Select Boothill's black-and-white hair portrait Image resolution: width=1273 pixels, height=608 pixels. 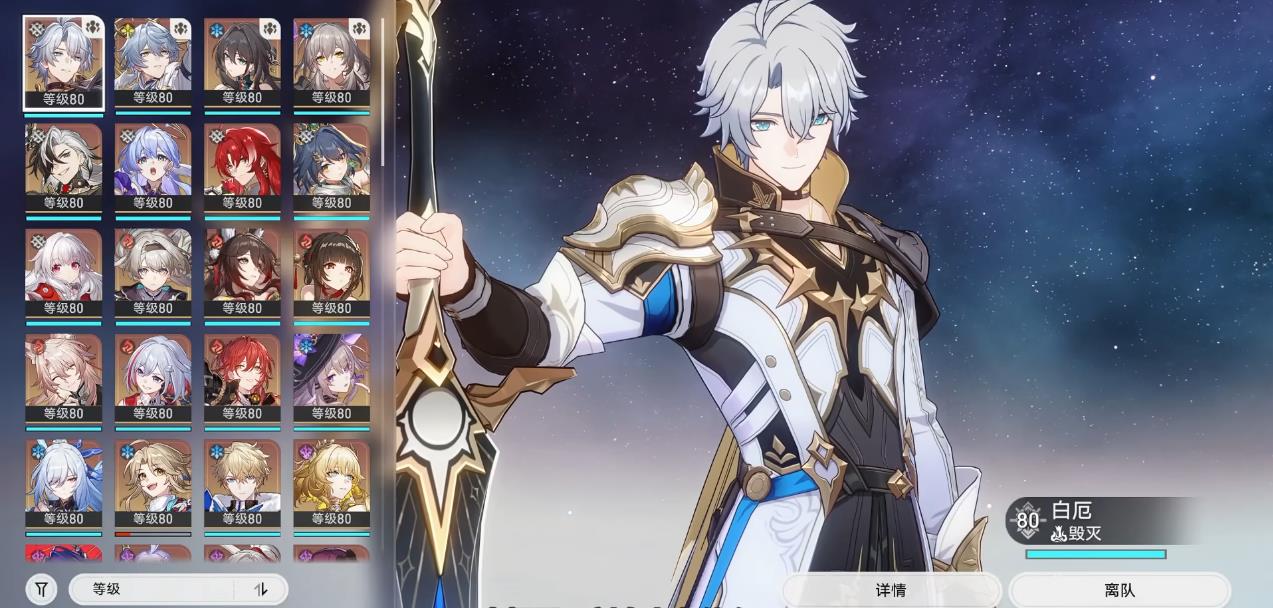point(63,167)
